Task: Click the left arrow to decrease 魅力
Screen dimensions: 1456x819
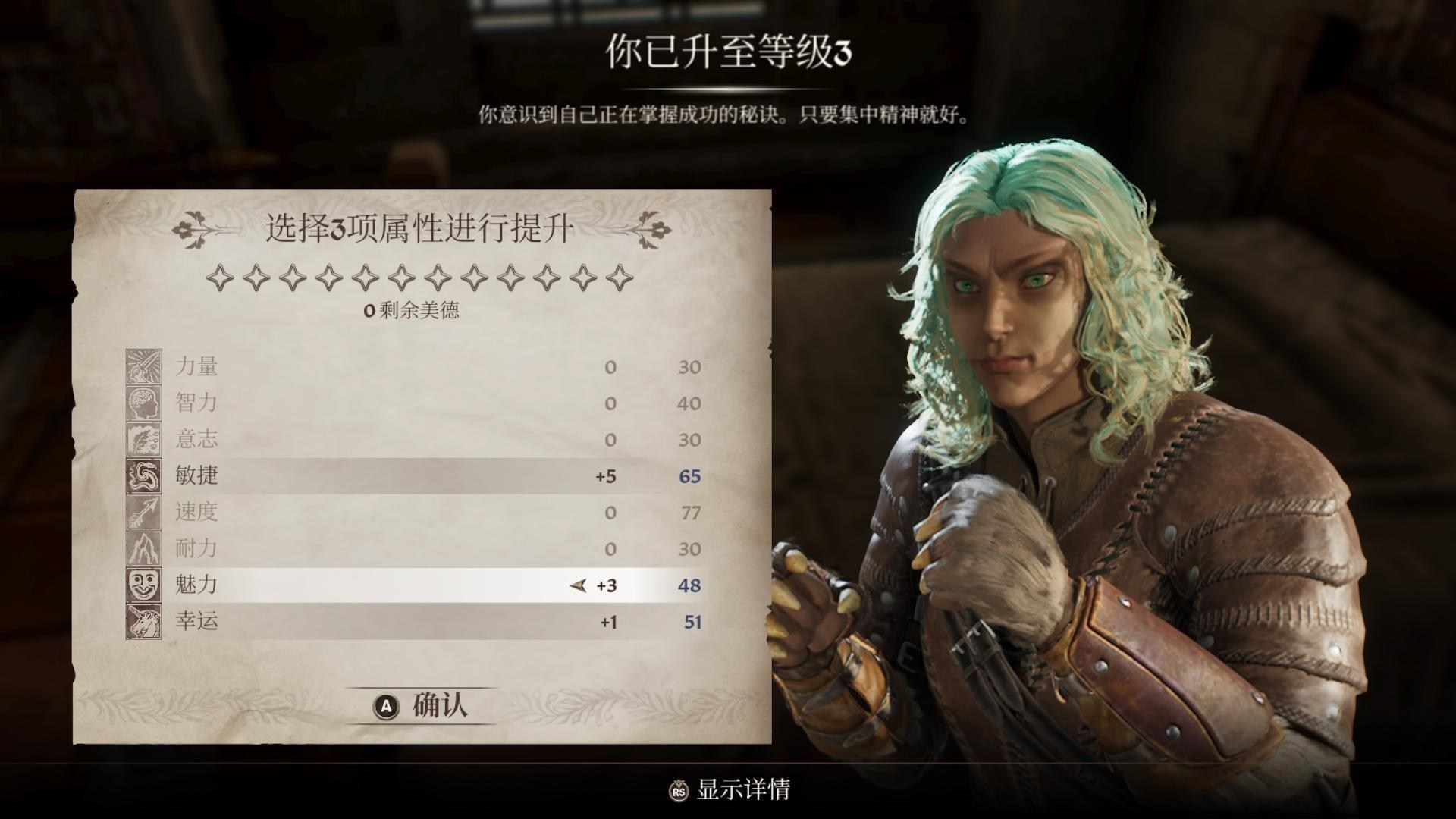Action: click(576, 585)
